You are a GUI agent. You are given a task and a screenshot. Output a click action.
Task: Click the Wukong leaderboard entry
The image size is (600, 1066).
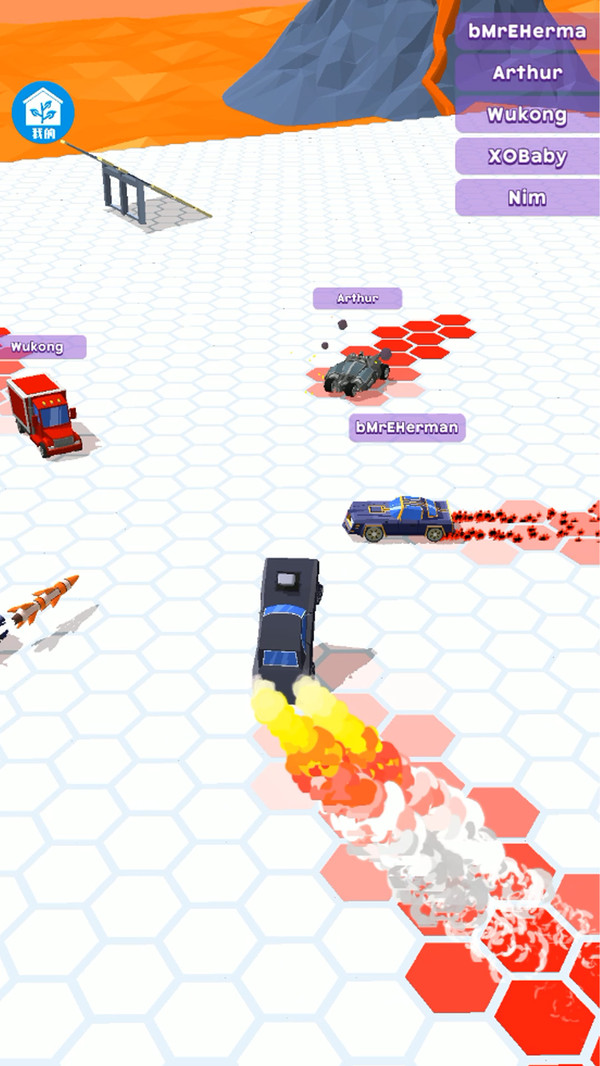click(x=527, y=114)
